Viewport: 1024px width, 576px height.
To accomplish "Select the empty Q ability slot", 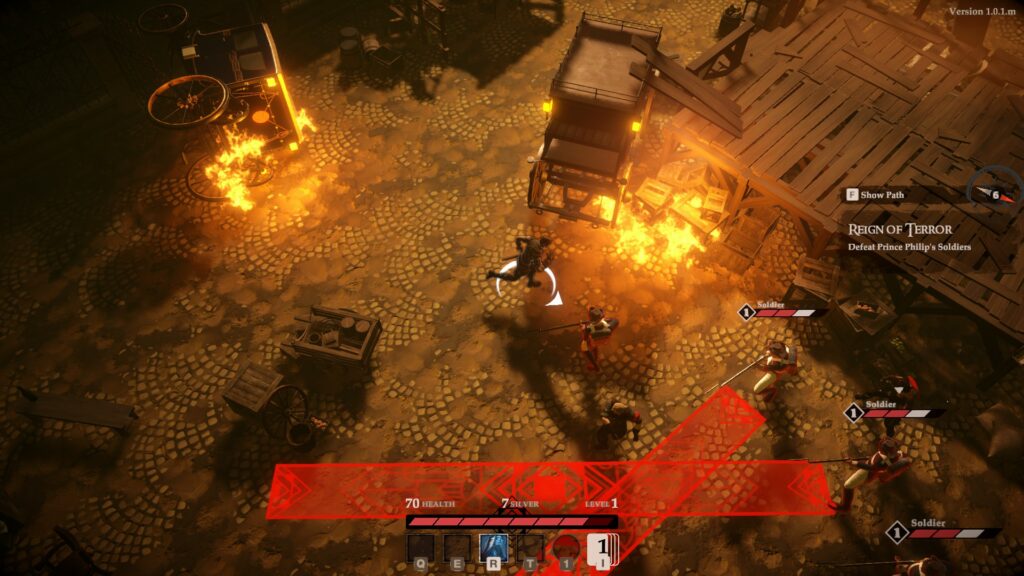I will point(421,548).
